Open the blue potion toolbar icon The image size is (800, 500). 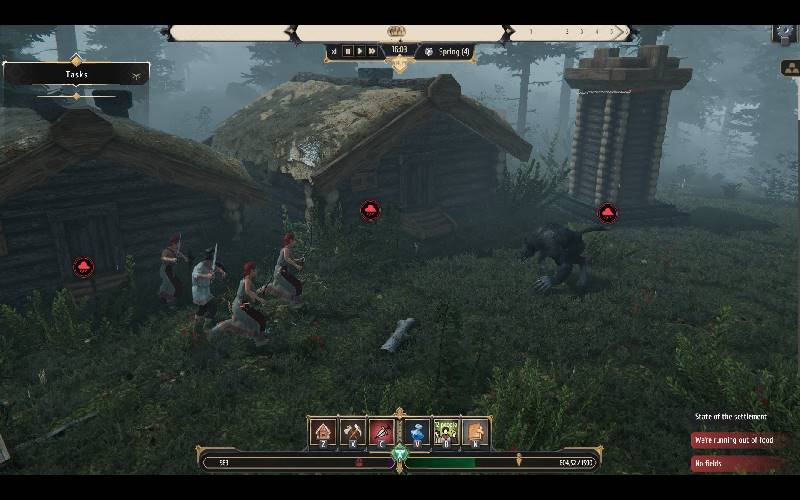coord(416,432)
